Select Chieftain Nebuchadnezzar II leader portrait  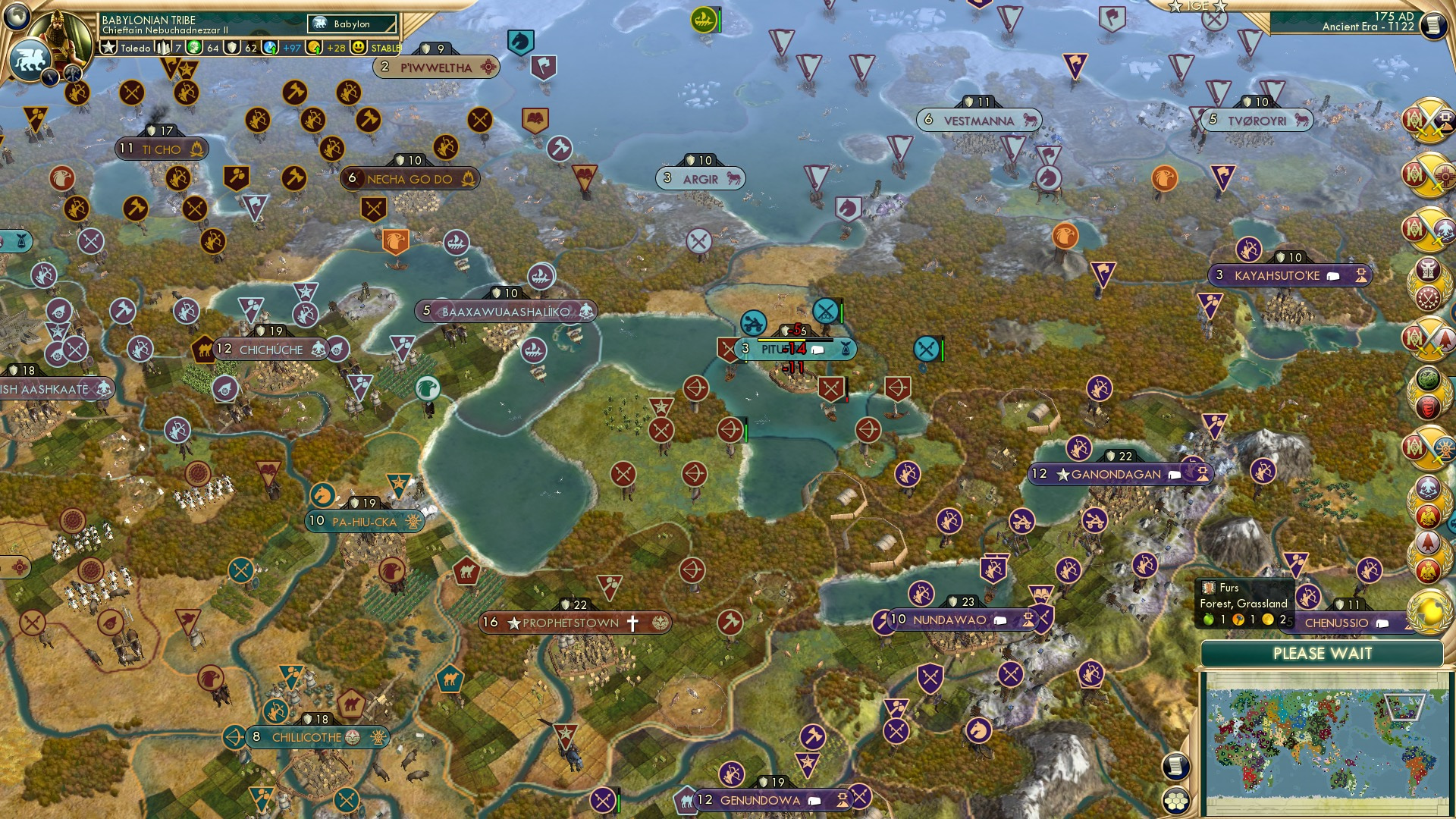[64, 34]
